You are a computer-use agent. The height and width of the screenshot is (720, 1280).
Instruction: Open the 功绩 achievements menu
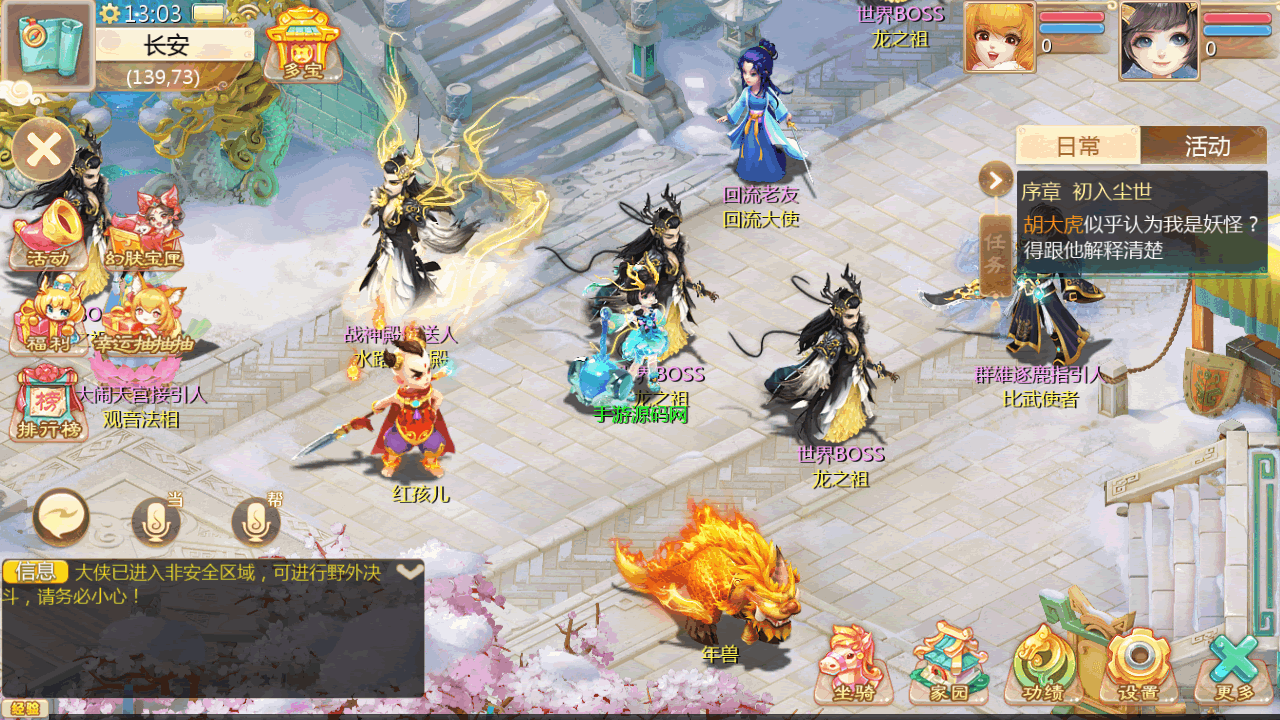tap(1044, 663)
